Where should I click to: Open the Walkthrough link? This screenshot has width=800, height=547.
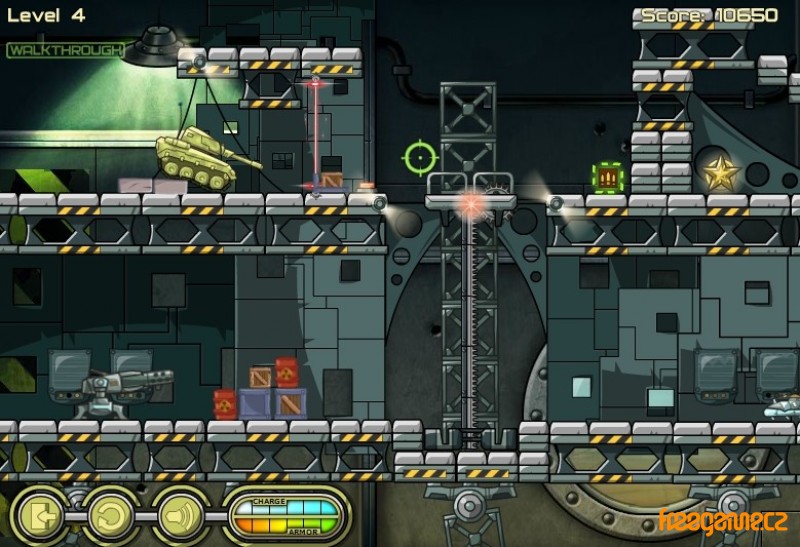(x=64, y=50)
